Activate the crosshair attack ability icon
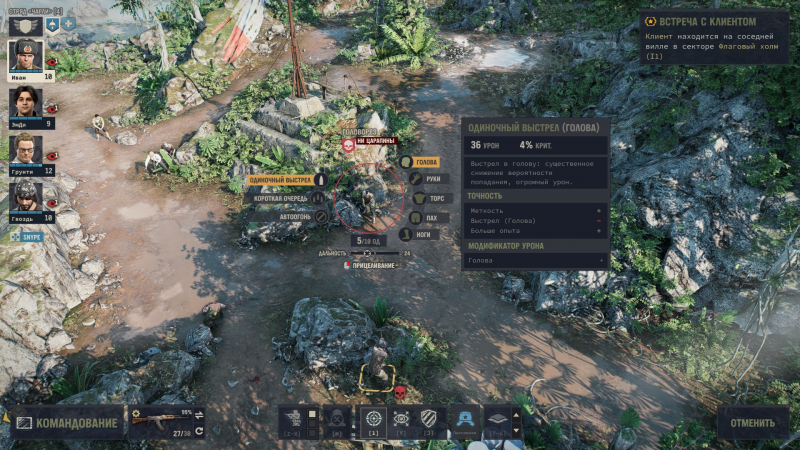Image resolution: width=800 pixels, height=450 pixels. click(373, 419)
